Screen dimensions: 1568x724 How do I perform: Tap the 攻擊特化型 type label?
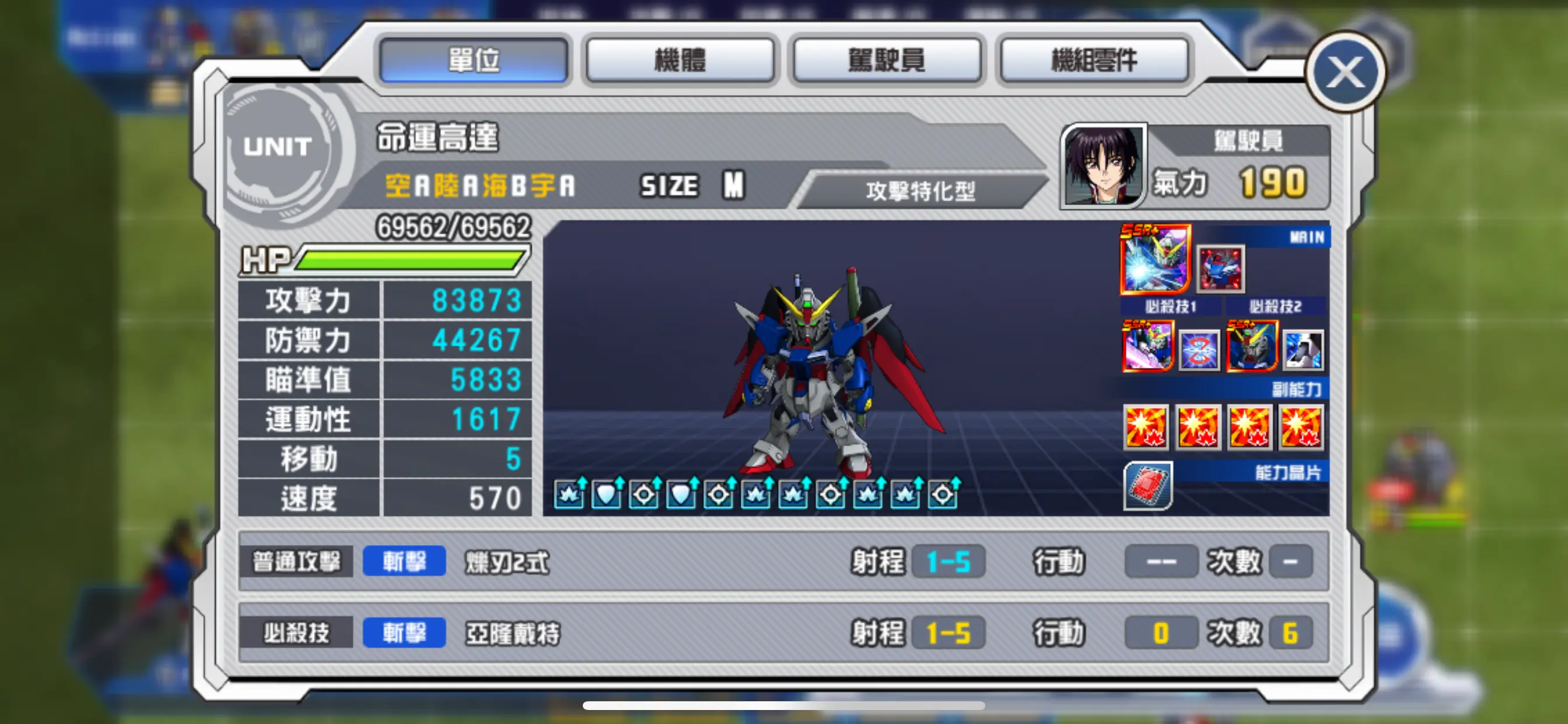click(920, 191)
